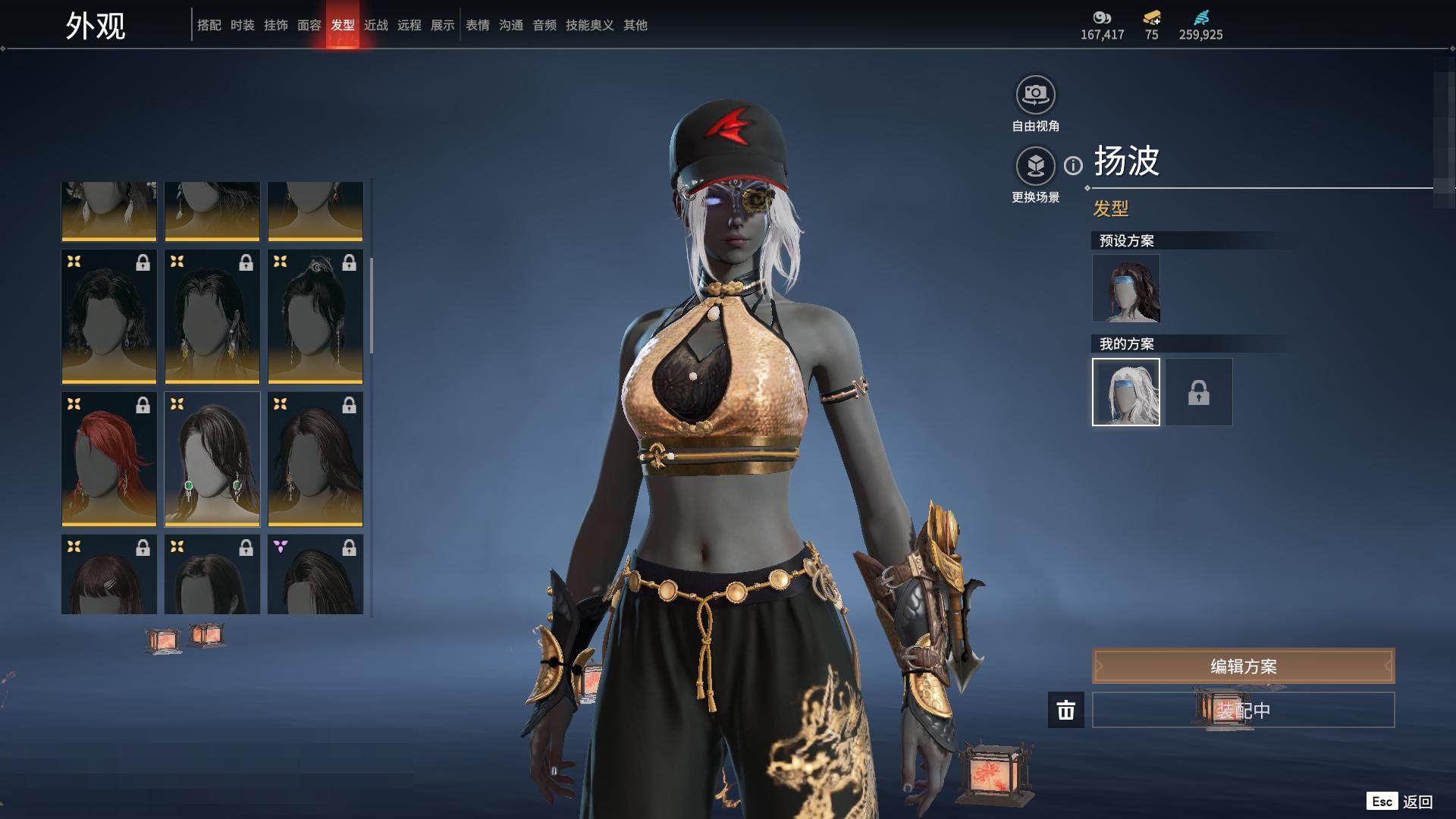Select the white-haired my-scheme thumbnail

1125,392
